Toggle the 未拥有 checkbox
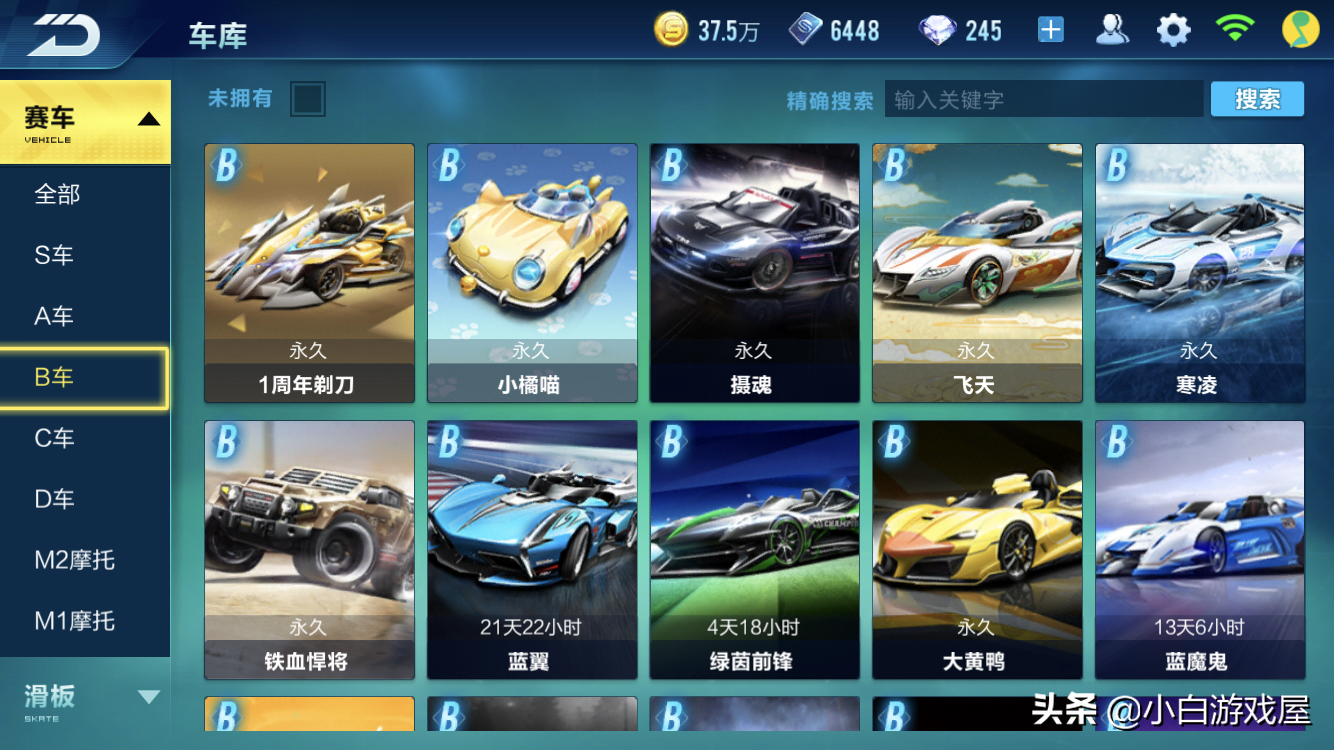This screenshot has height=750, width=1334. pos(307,99)
